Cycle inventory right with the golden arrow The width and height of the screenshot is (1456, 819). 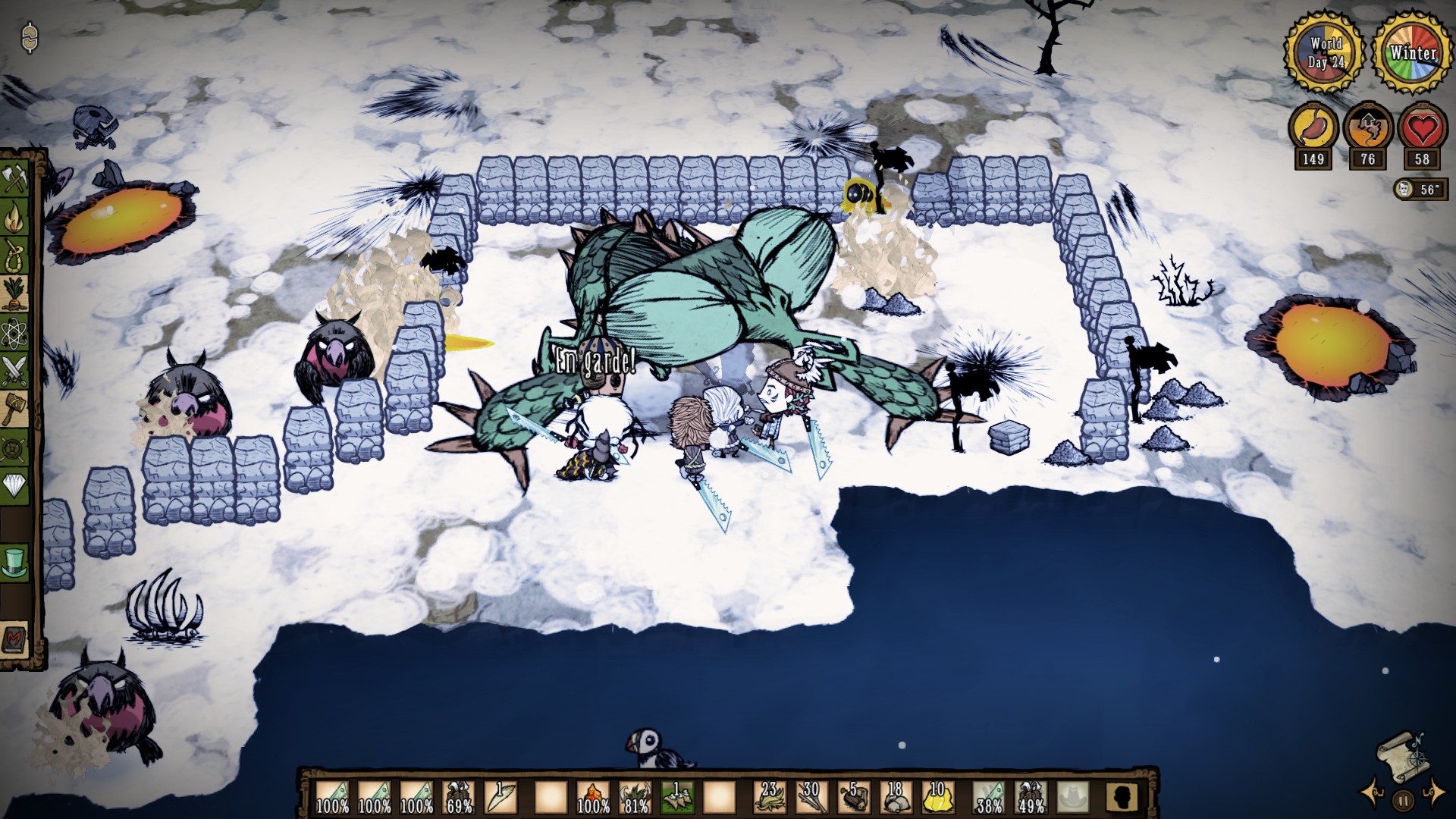pyautogui.click(x=1433, y=794)
